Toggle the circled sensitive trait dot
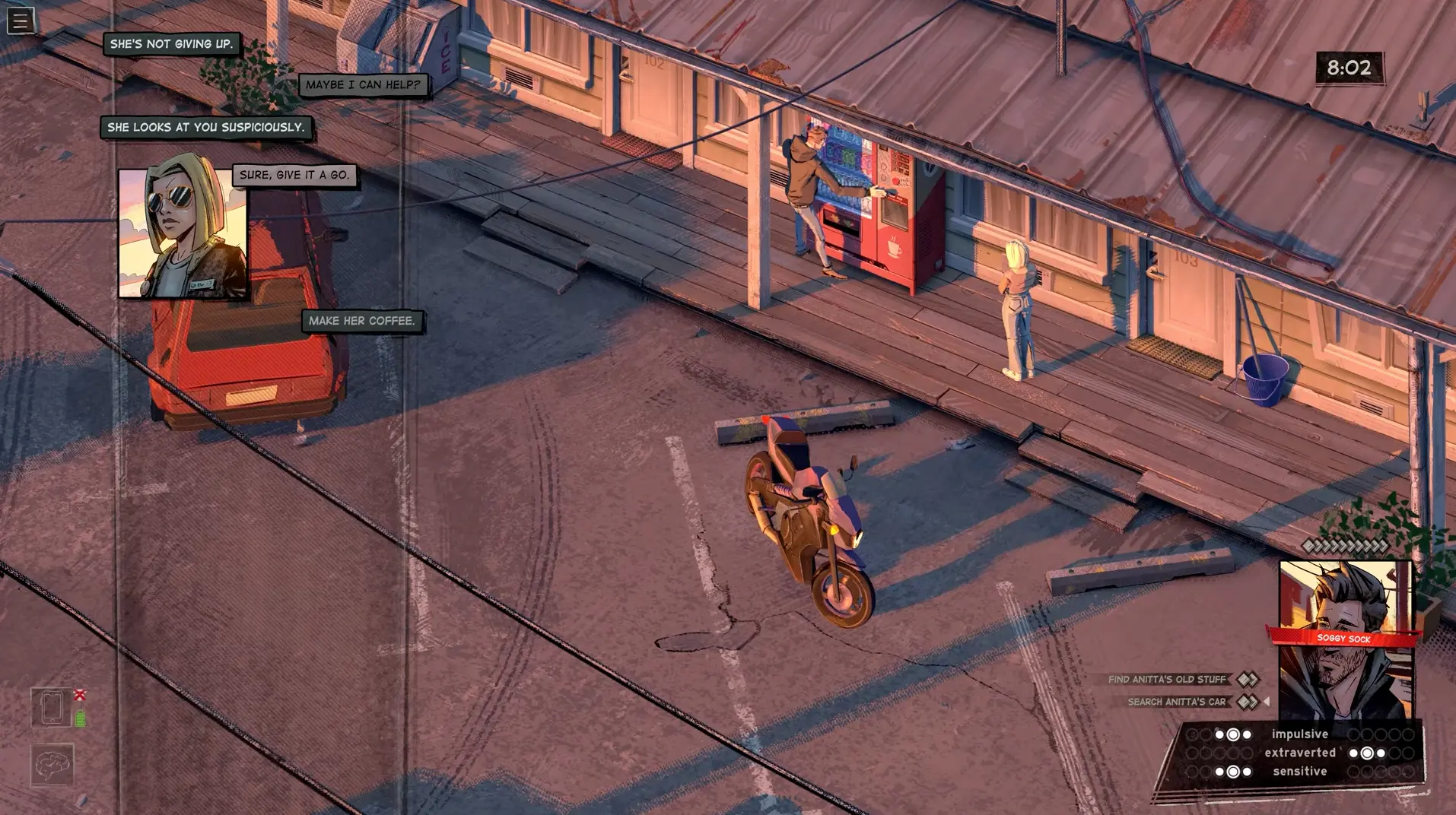Screen dimensions: 1456x815 coord(1233,771)
